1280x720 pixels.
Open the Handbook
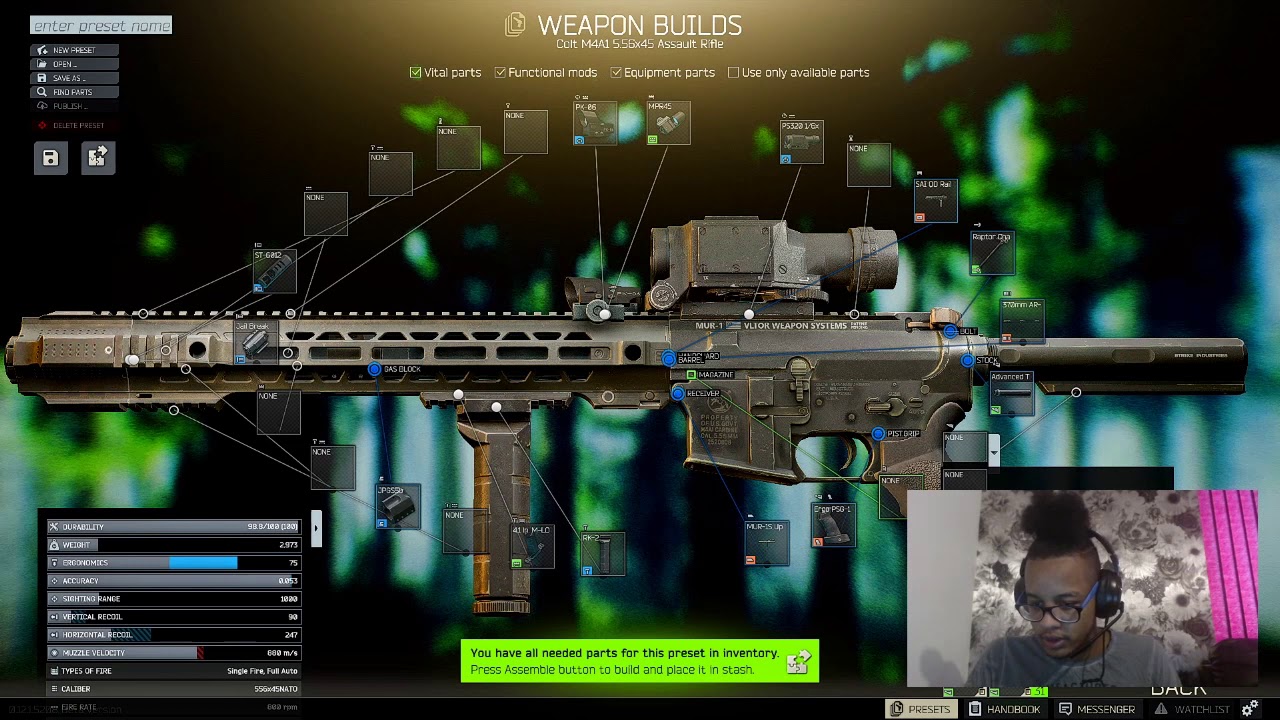tap(1004, 709)
